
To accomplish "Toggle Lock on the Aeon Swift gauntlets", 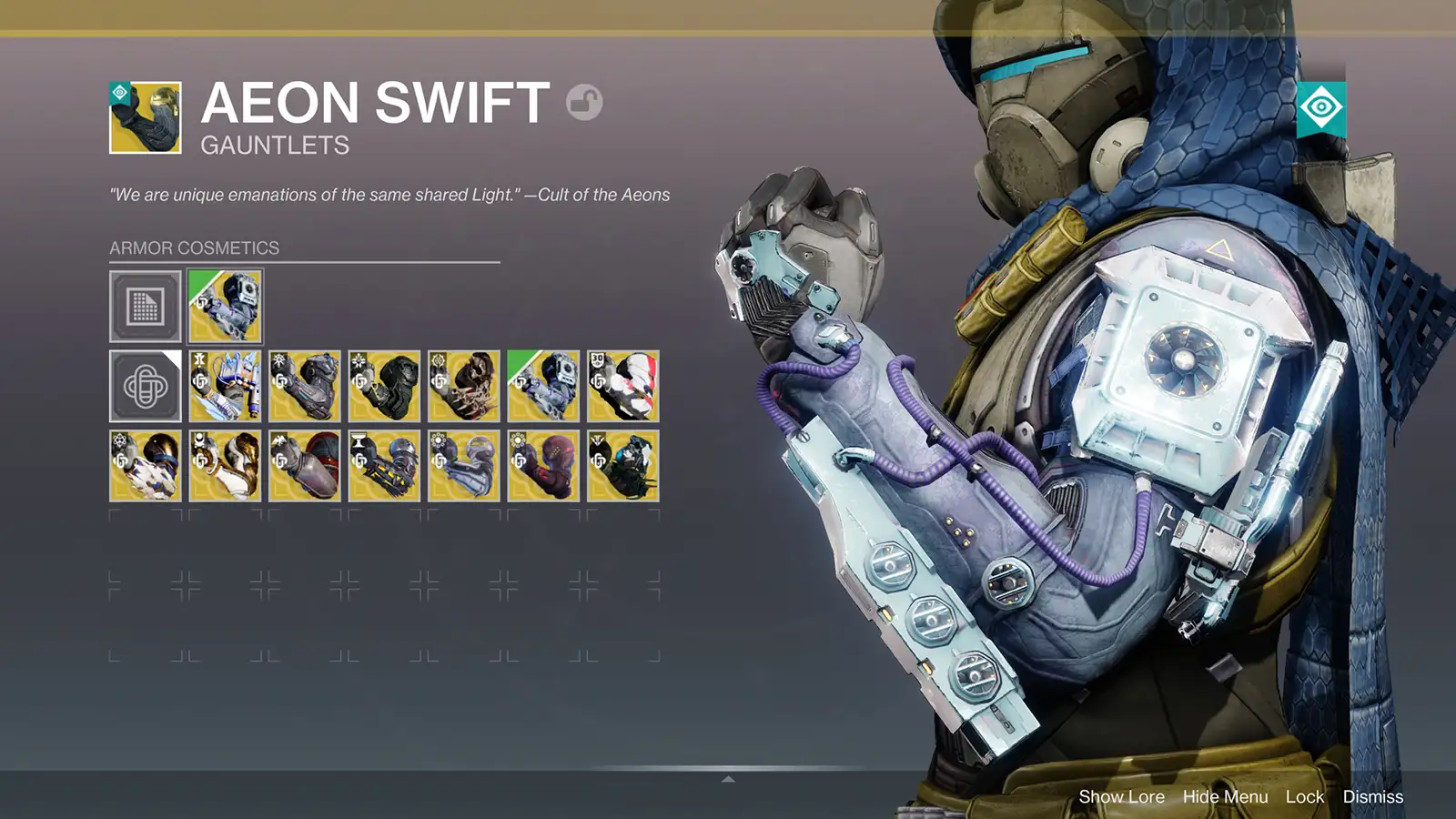I will (x=1305, y=796).
